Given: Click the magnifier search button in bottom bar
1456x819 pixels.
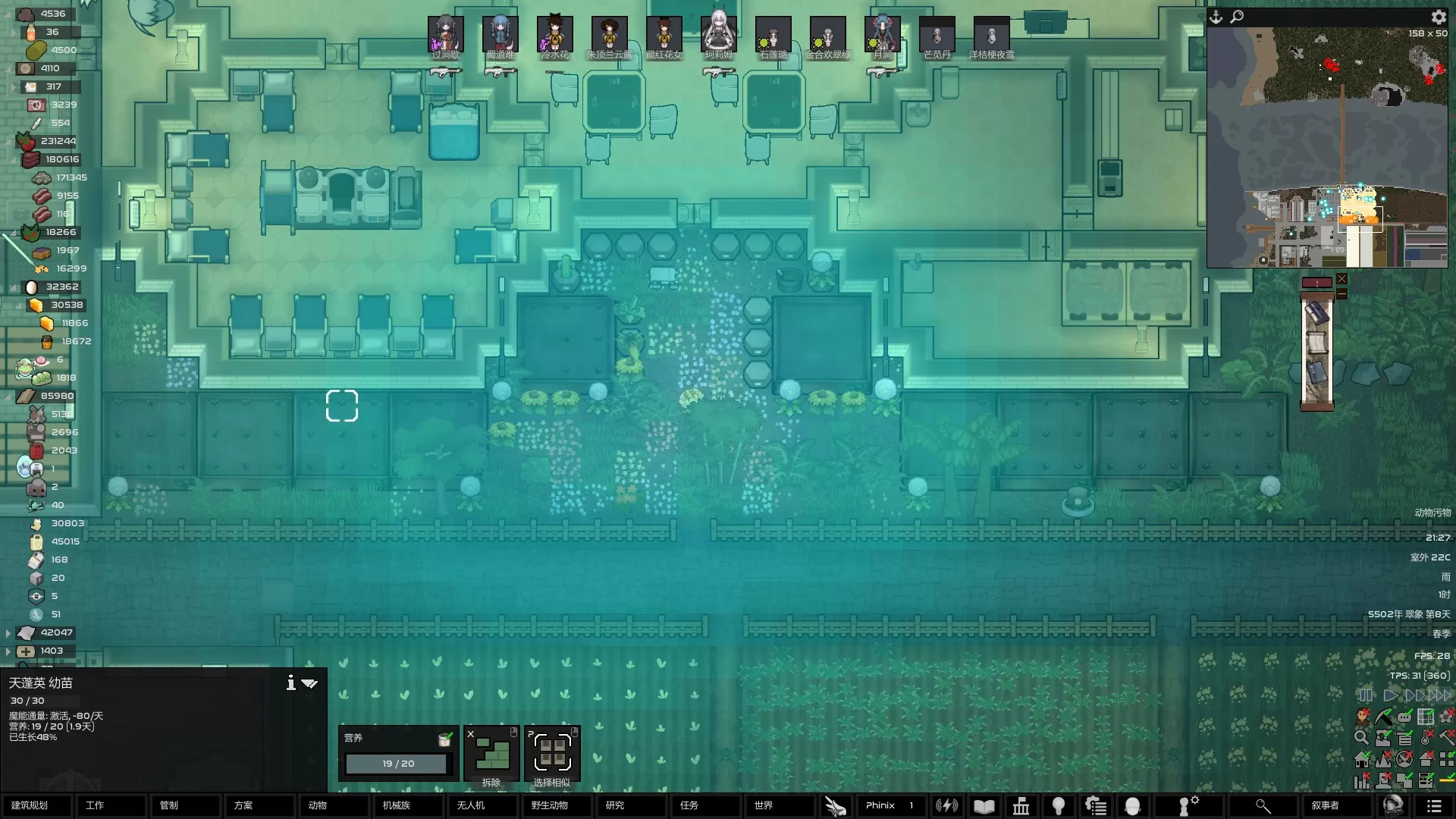Looking at the screenshot, I should 1262,805.
